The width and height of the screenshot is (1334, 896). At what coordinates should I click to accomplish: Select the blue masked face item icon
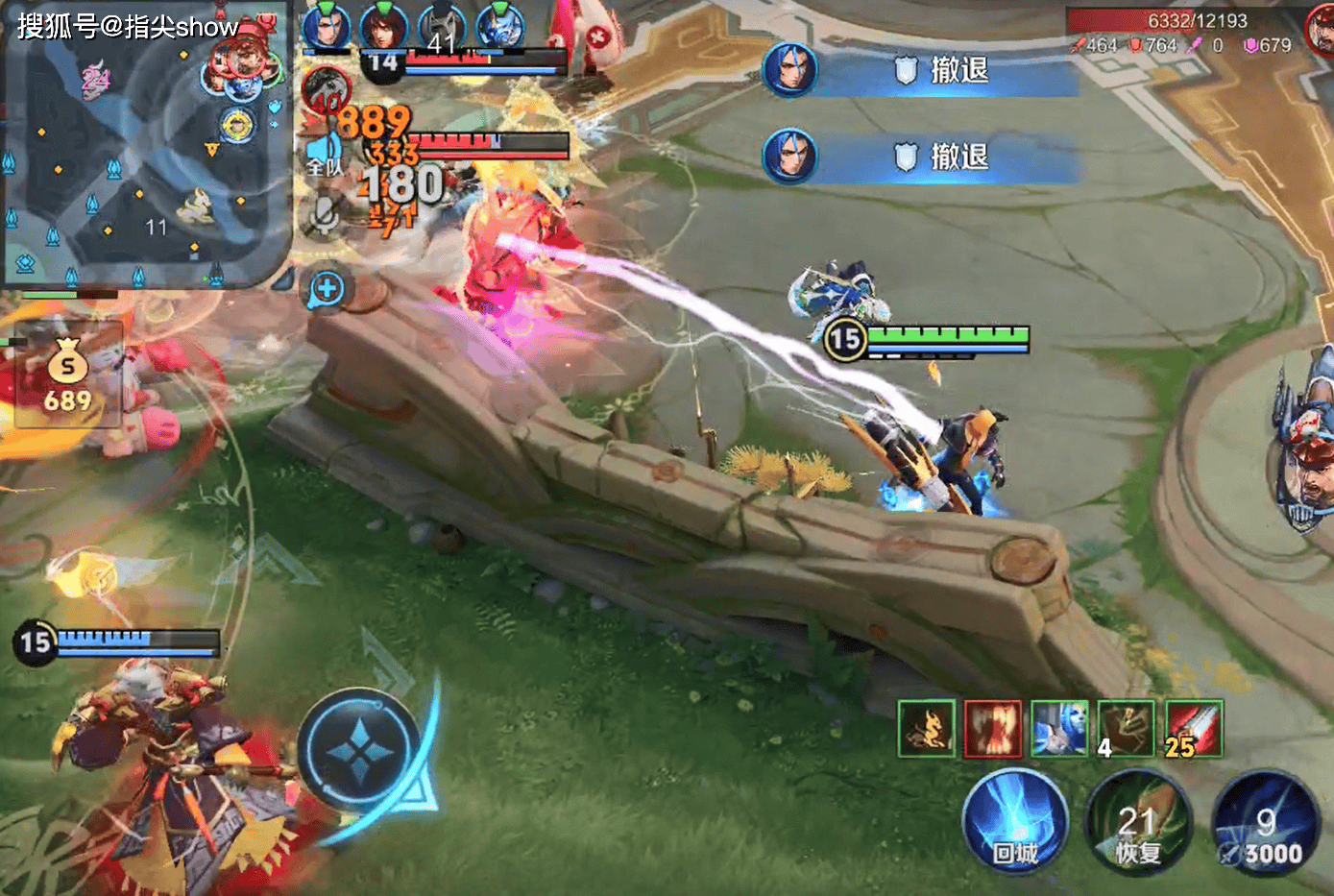pos(1058,728)
